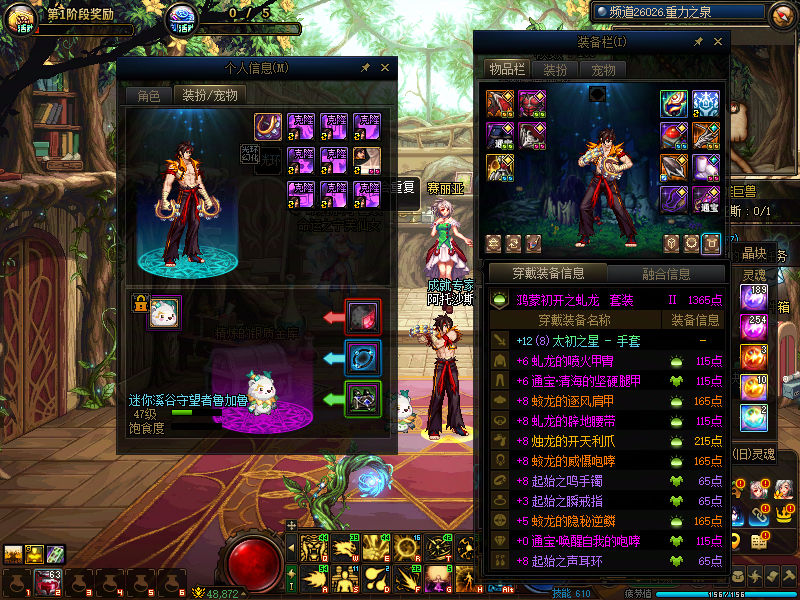The width and height of the screenshot is (800, 600).
Task: Select the 物品栏 tab in equipment panel
Action: point(506,70)
